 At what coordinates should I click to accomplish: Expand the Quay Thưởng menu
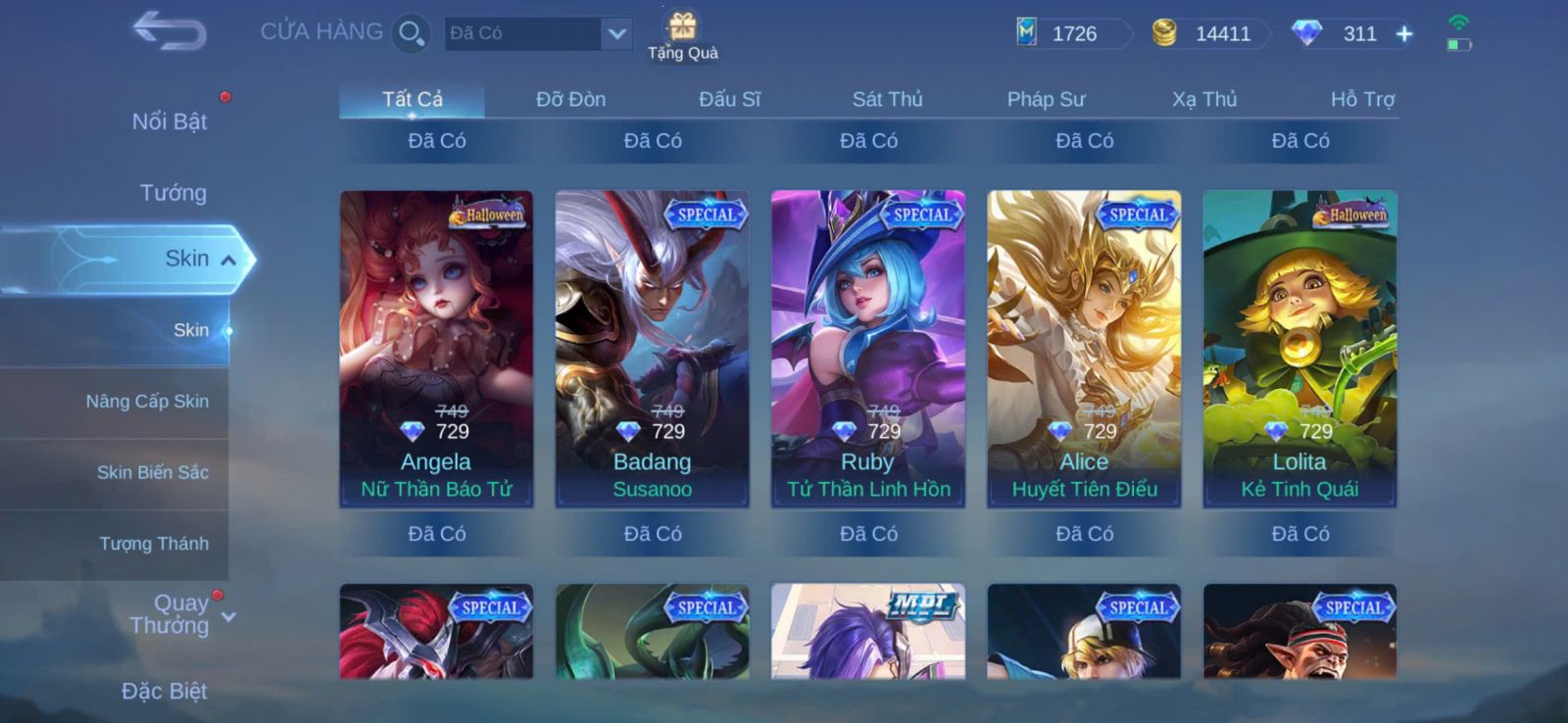click(181, 614)
